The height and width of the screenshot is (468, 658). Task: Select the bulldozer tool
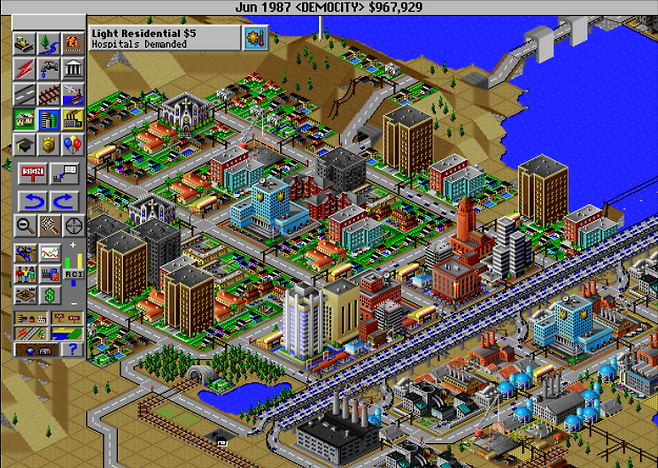click(x=24, y=43)
